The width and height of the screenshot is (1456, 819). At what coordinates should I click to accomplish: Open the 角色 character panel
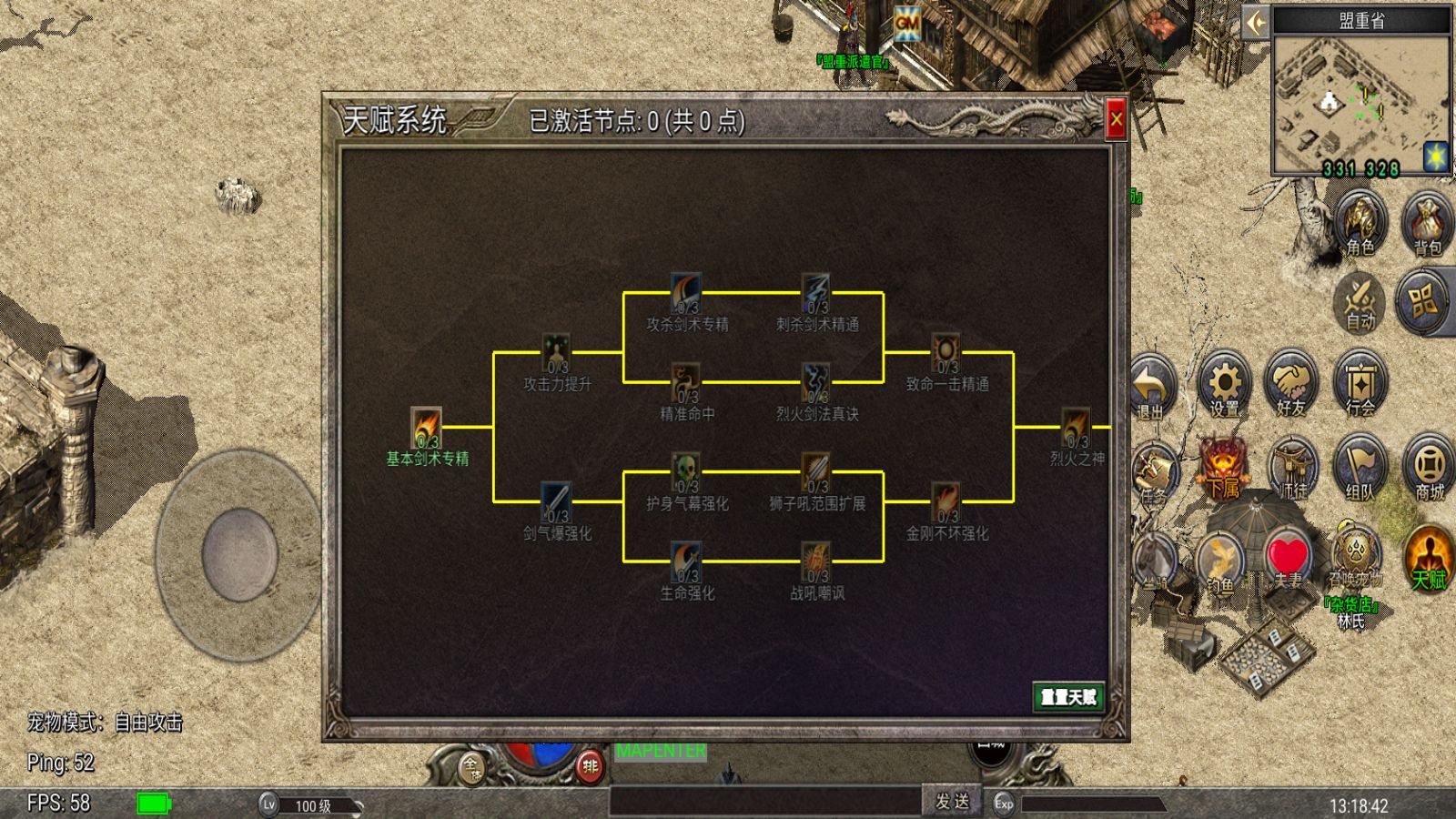[x=1360, y=223]
